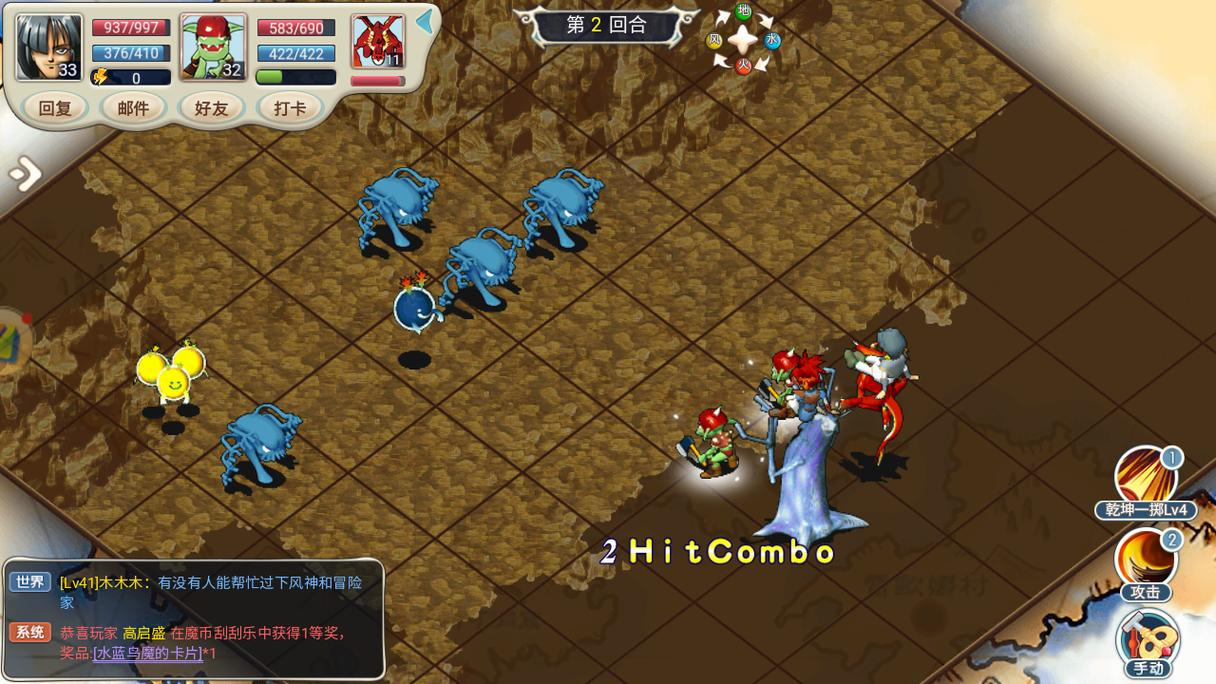The height and width of the screenshot is (684, 1216).
Task: Open the 好友 friends list
Action: [211, 108]
